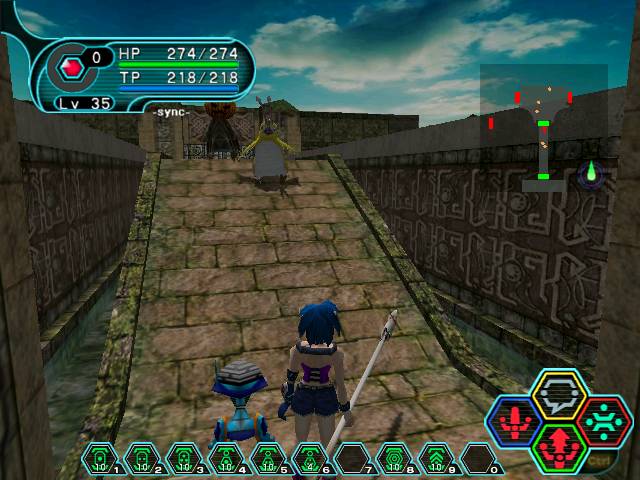Activate the blue-bordered attack action
640x480 pixels.
click(x=514, y=421)
